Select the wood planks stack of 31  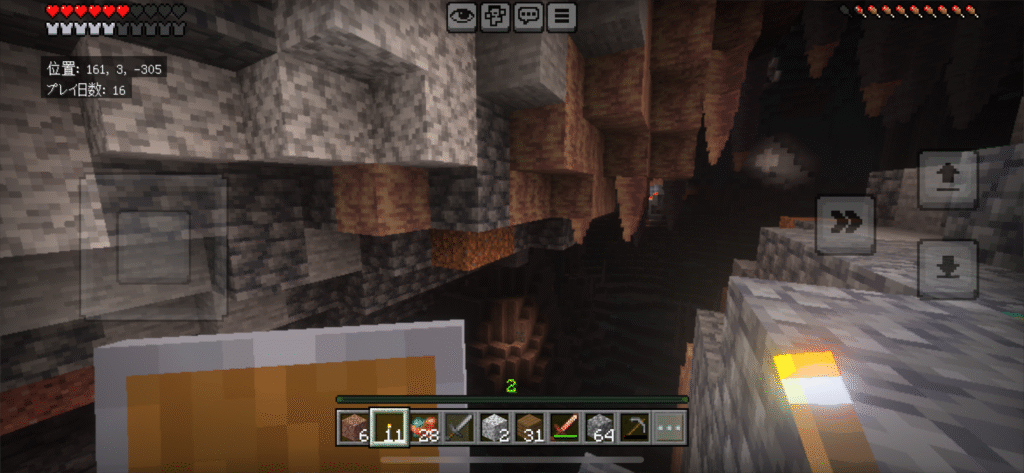pos(529,427)
